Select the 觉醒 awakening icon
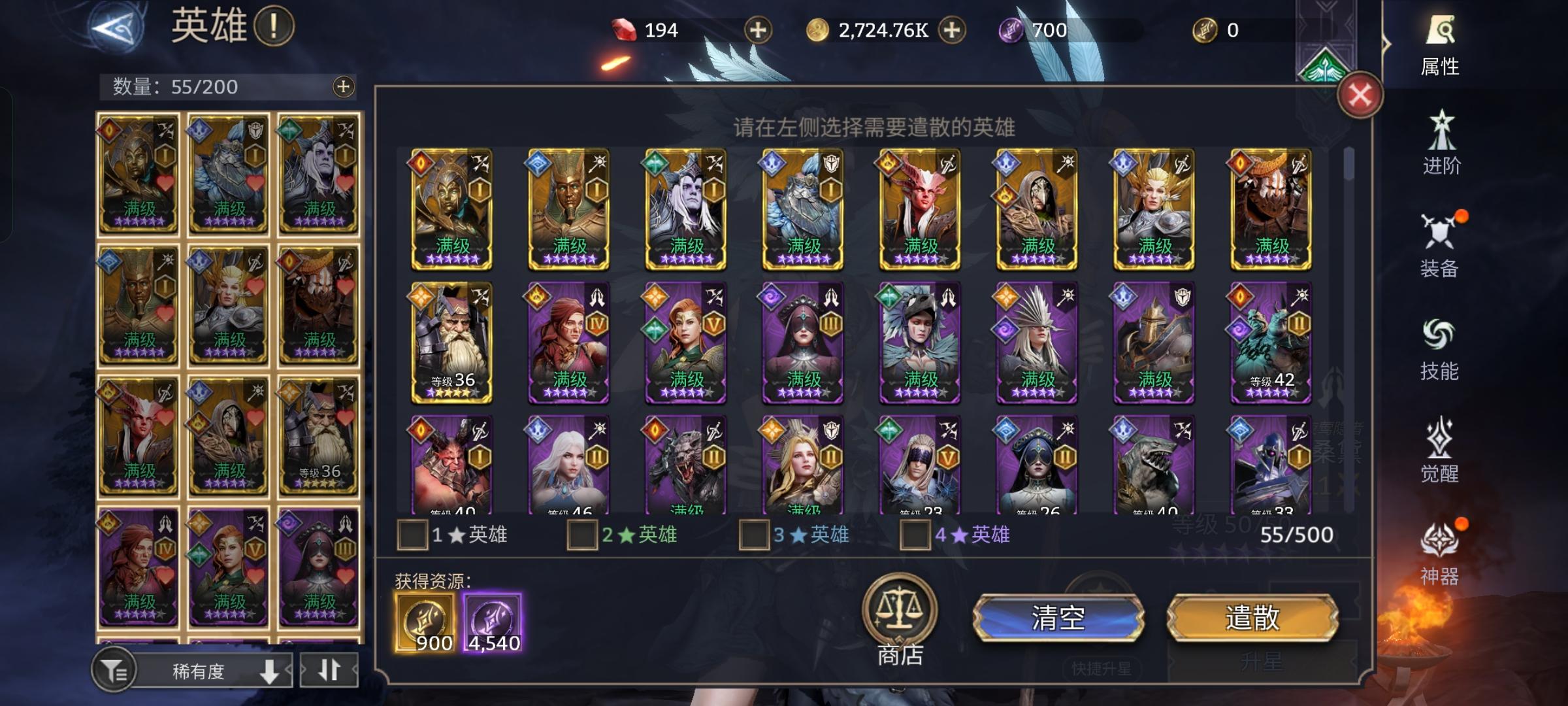 1441,452
